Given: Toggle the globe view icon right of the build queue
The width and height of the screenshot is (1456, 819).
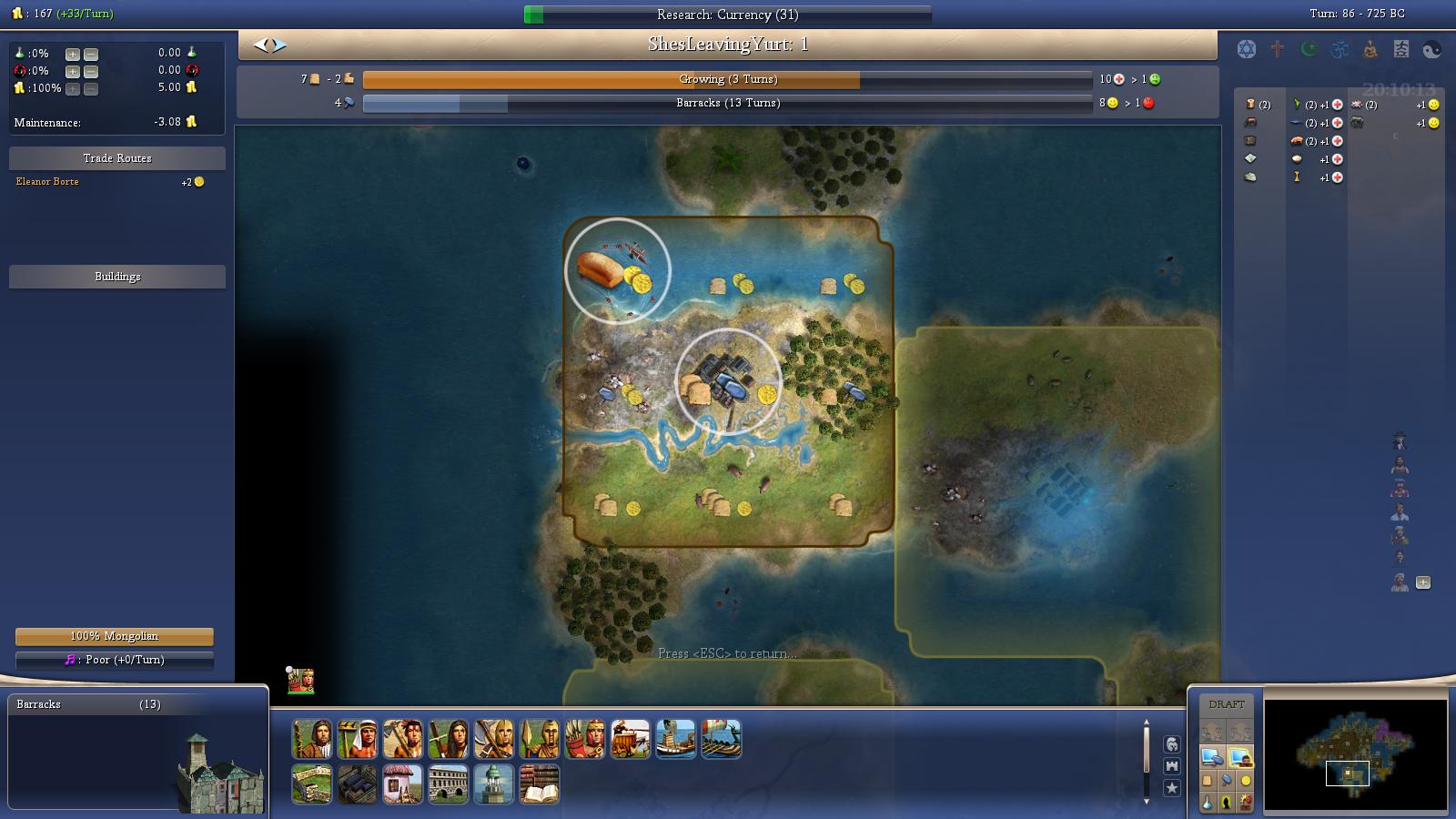Looking at the screenshot, I should pos(1172,743).
